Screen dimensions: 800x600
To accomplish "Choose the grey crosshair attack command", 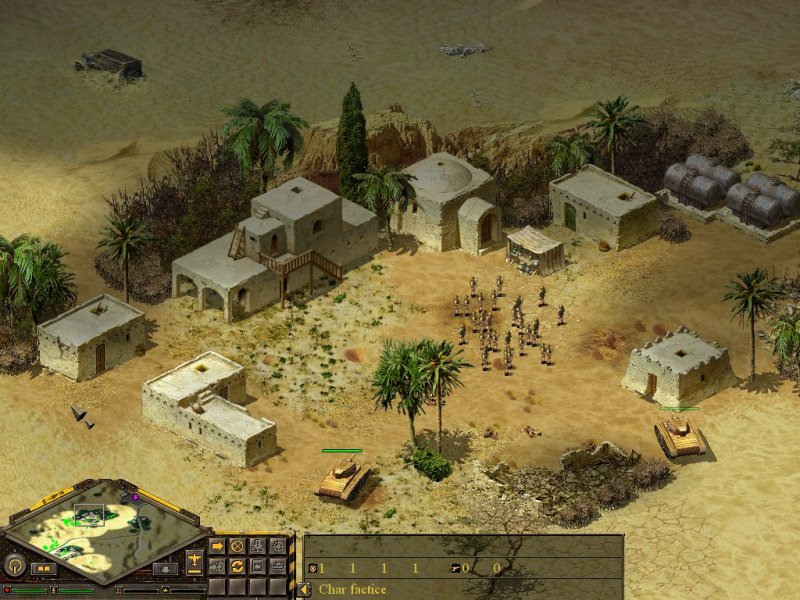I will point(277,546).
